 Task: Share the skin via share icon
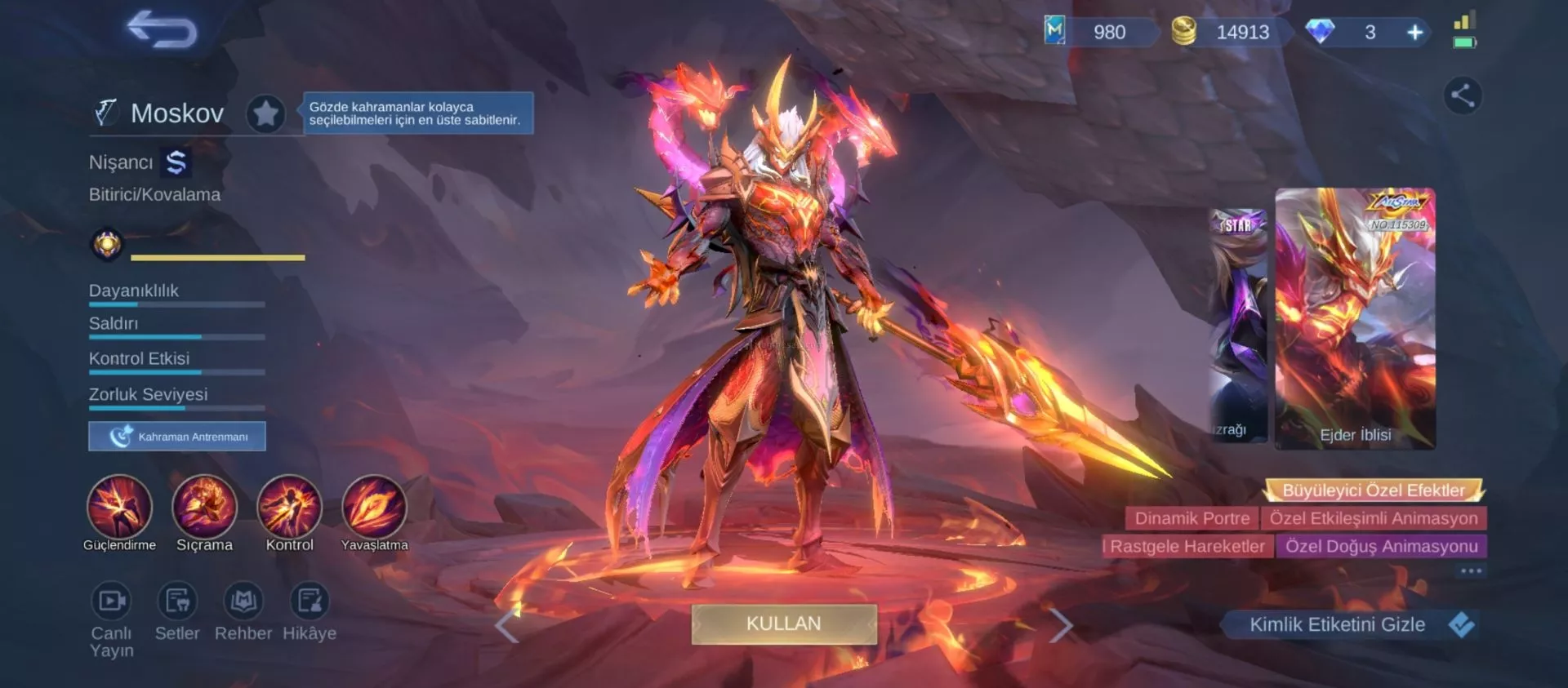pos(1462,95)
